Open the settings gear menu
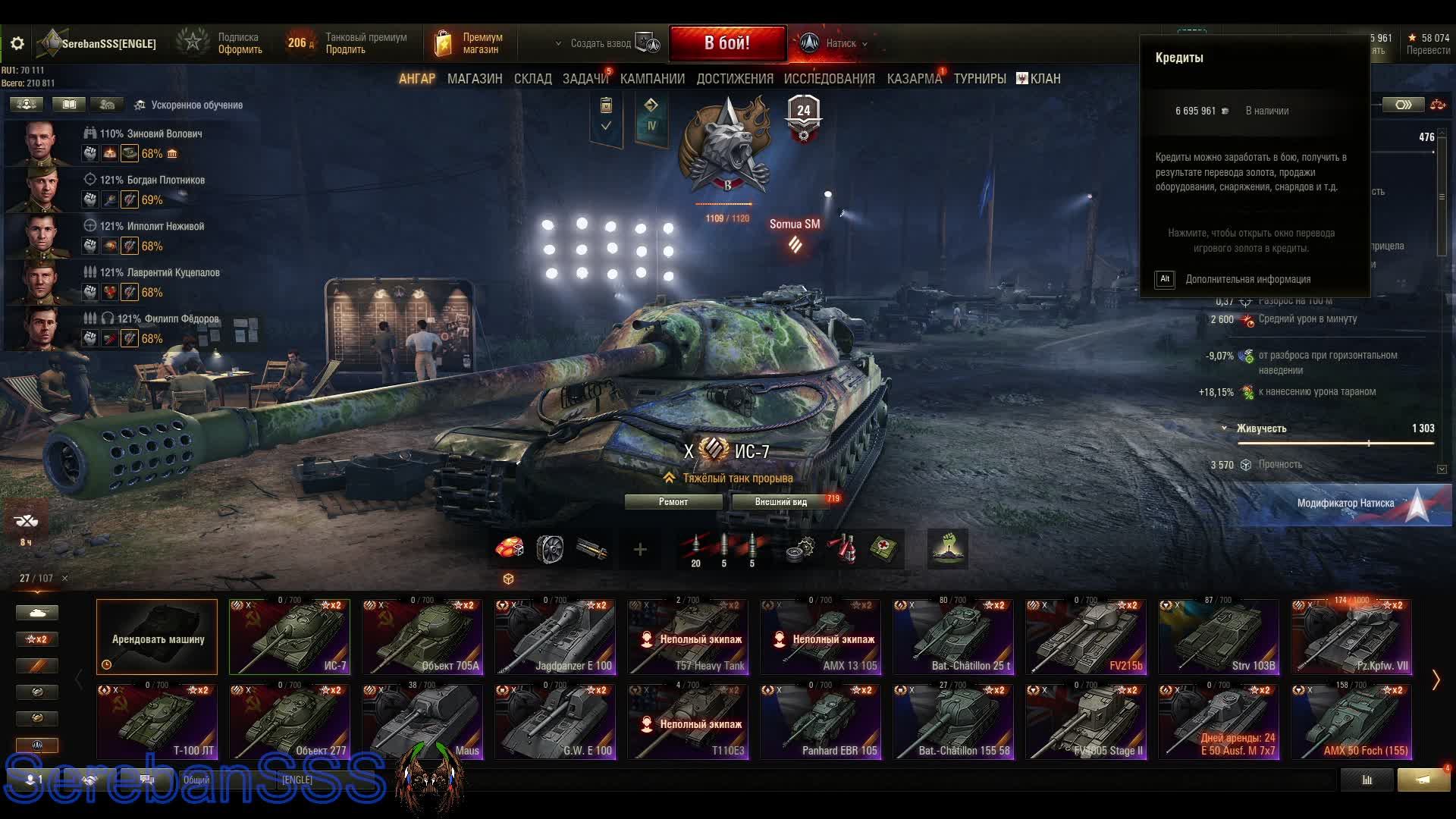This screenshot has width=1456, height=819. coord(17,44)
